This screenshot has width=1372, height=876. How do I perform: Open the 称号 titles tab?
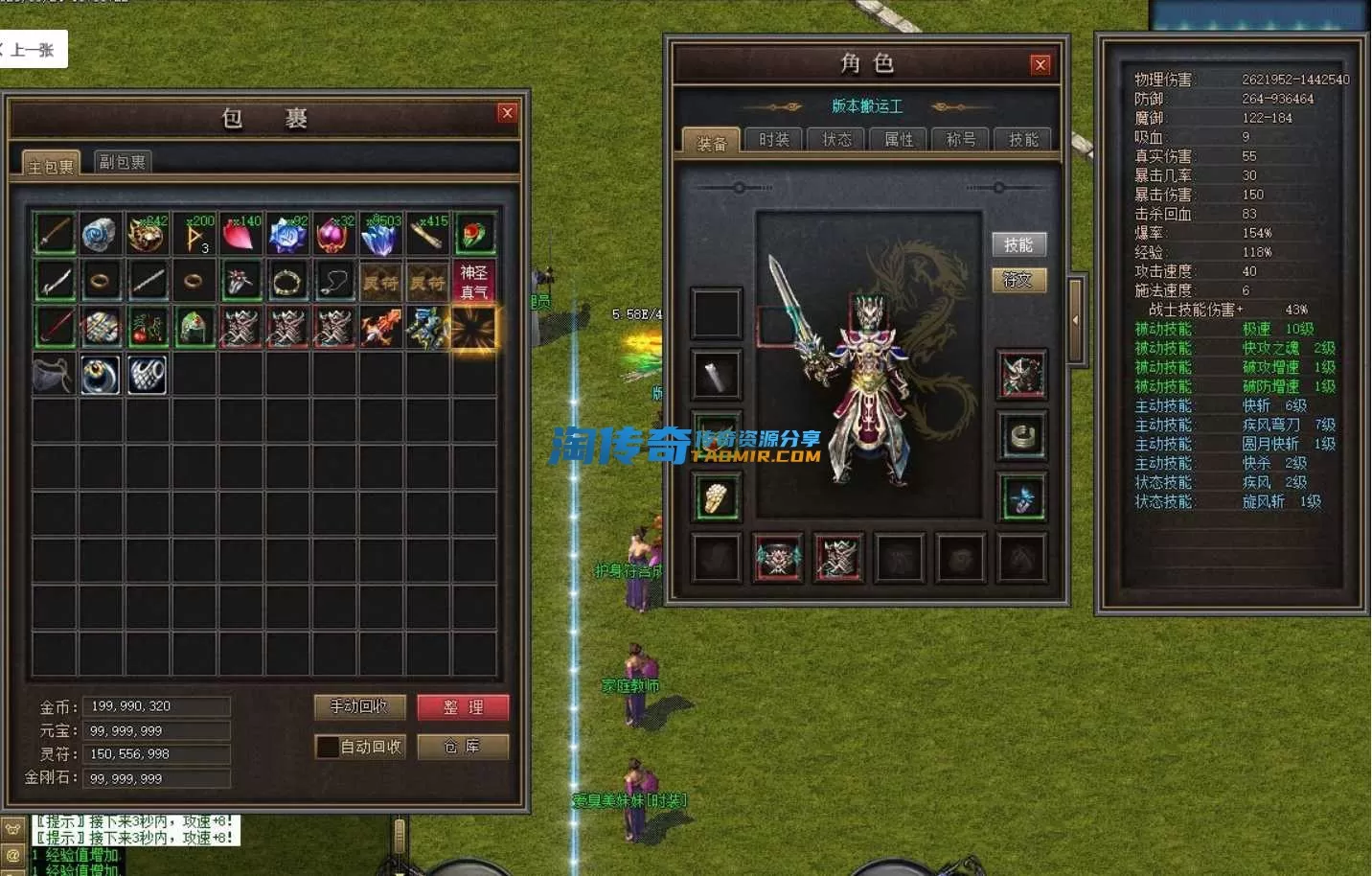(961, 140)
